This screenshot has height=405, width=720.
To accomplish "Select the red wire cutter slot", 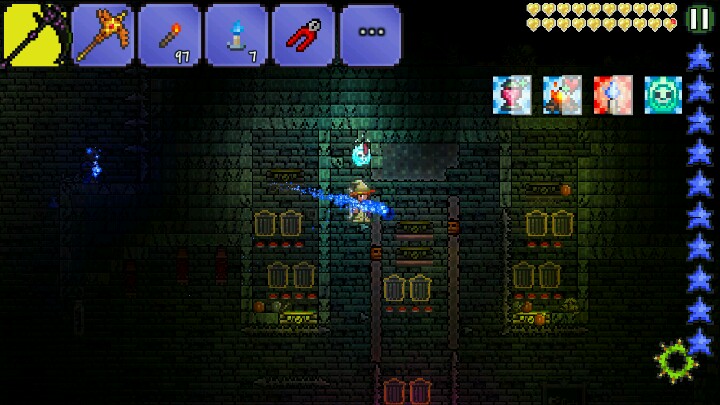I will 303,36.
